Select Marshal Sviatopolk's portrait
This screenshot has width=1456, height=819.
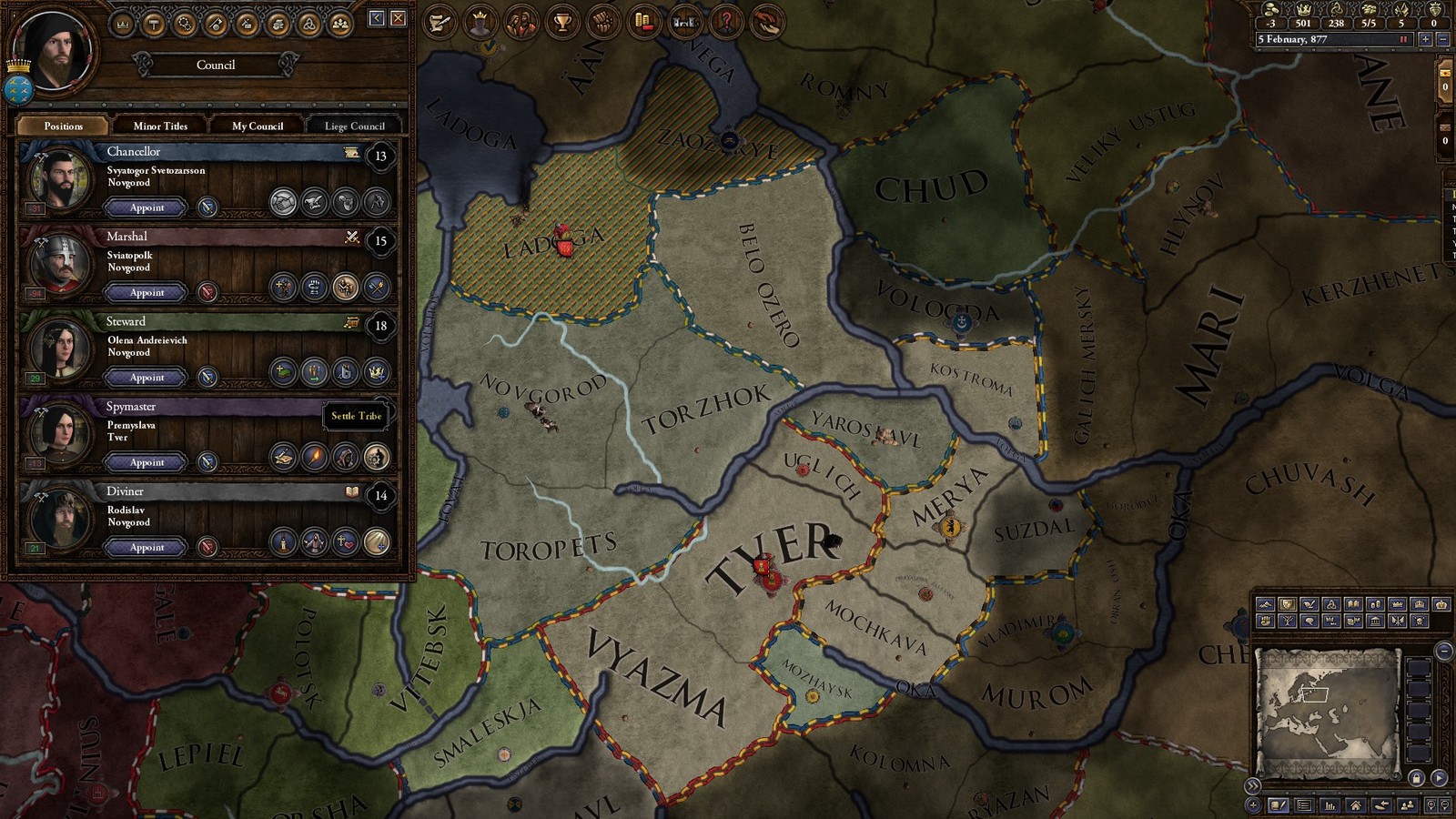tap(60, 264)
